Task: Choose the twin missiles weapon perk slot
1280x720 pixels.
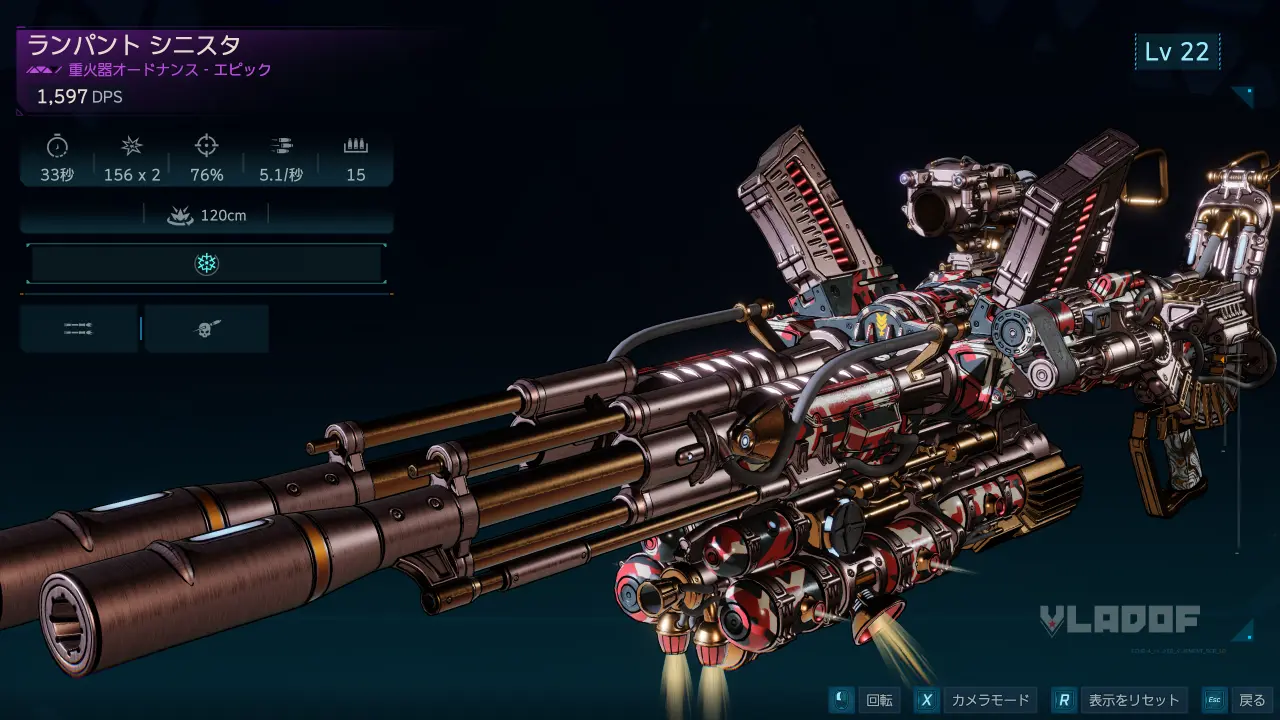Action: tap(79, 329)
